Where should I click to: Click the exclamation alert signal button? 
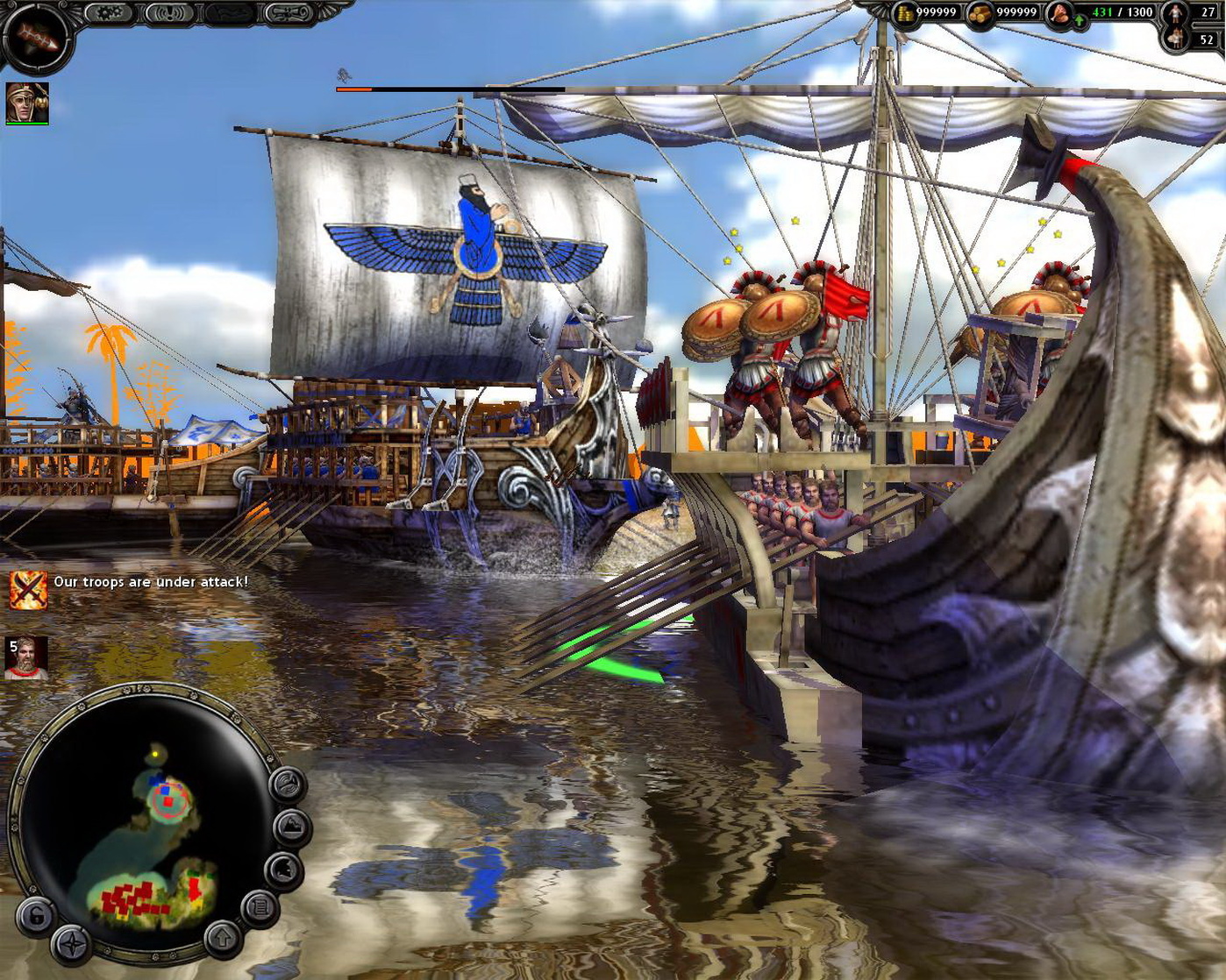168,13
